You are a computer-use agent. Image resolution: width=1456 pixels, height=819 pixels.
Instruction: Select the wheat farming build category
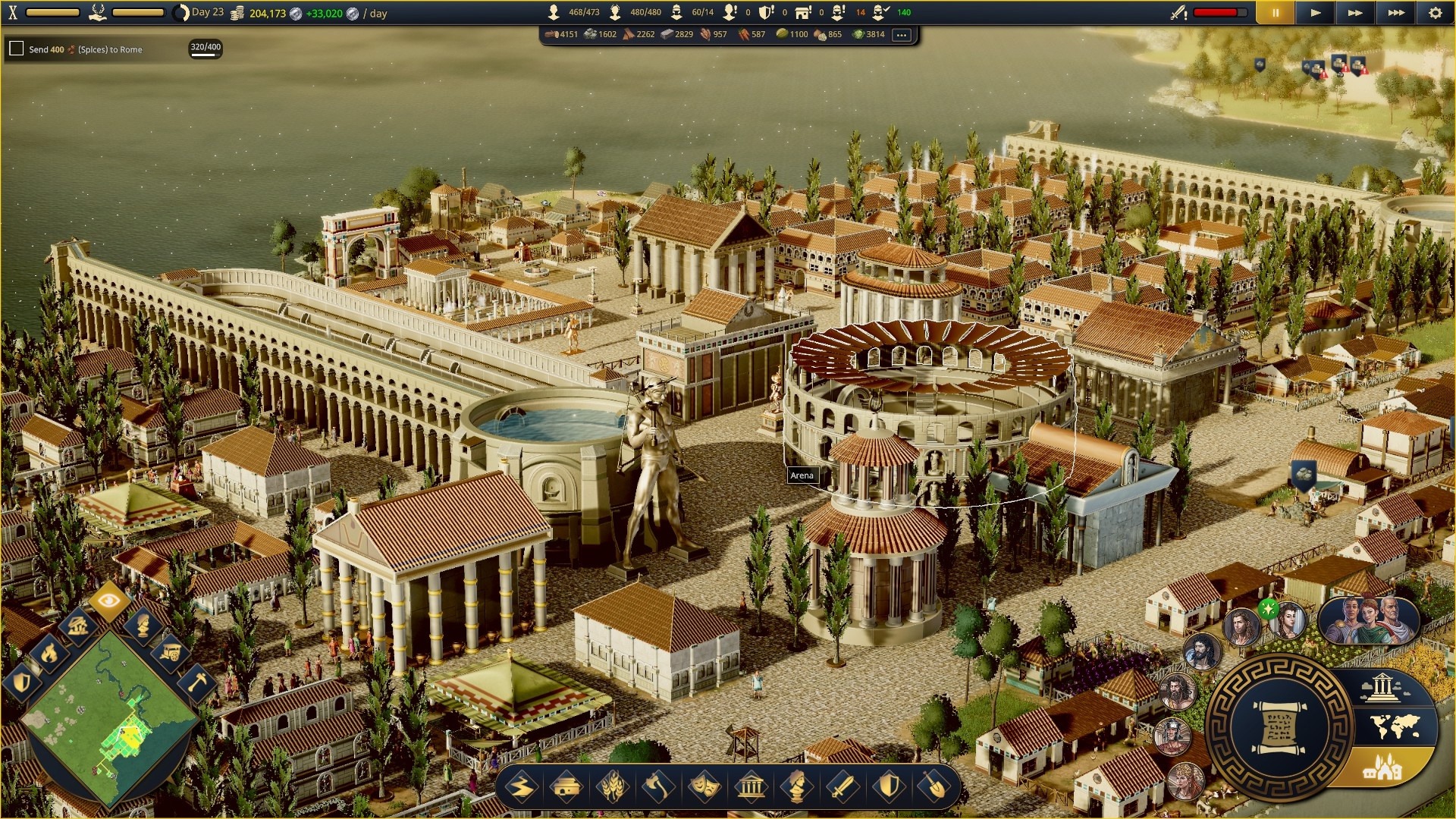[613, 787]
